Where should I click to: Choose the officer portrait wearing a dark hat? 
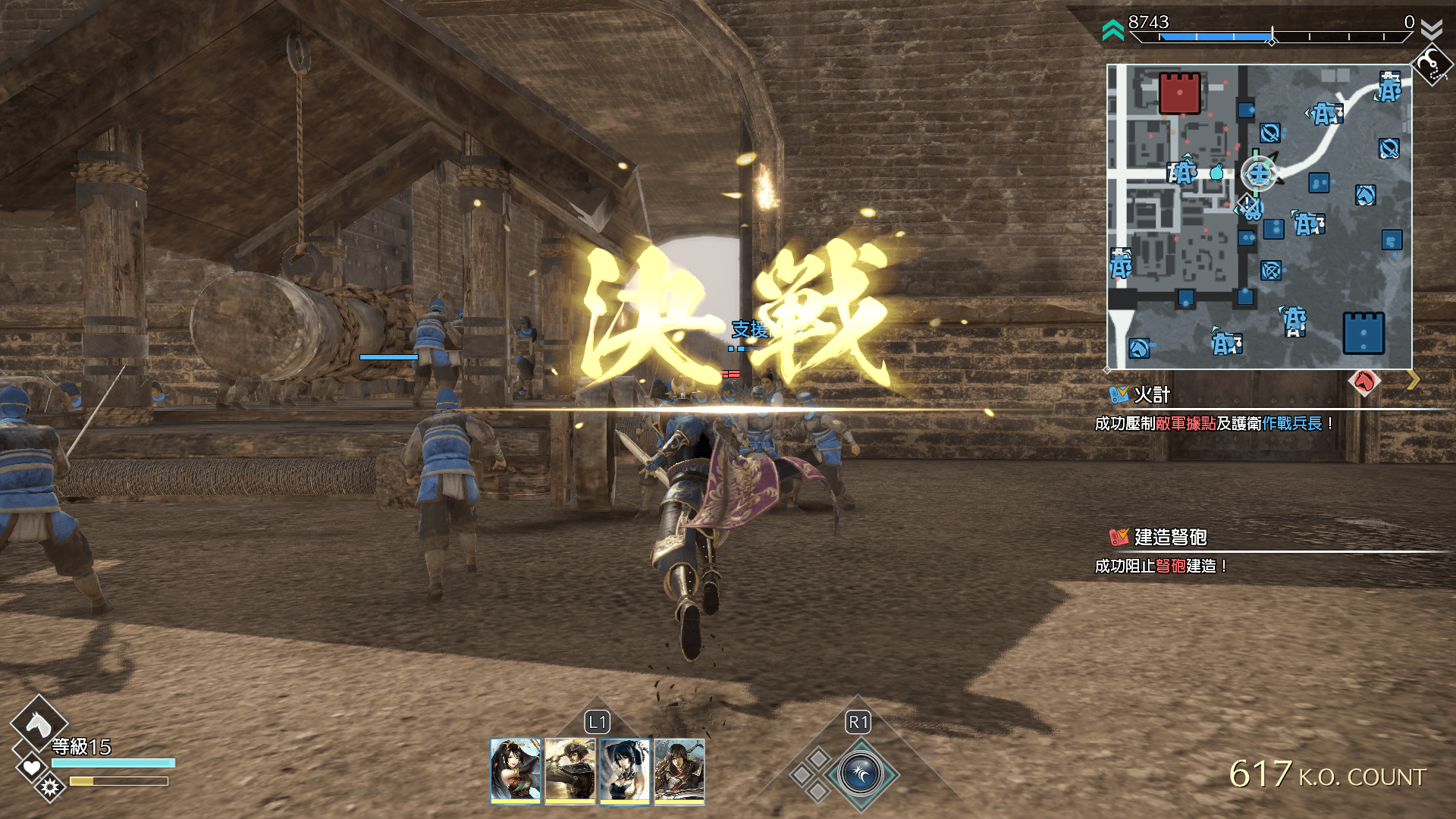(570, 770)
